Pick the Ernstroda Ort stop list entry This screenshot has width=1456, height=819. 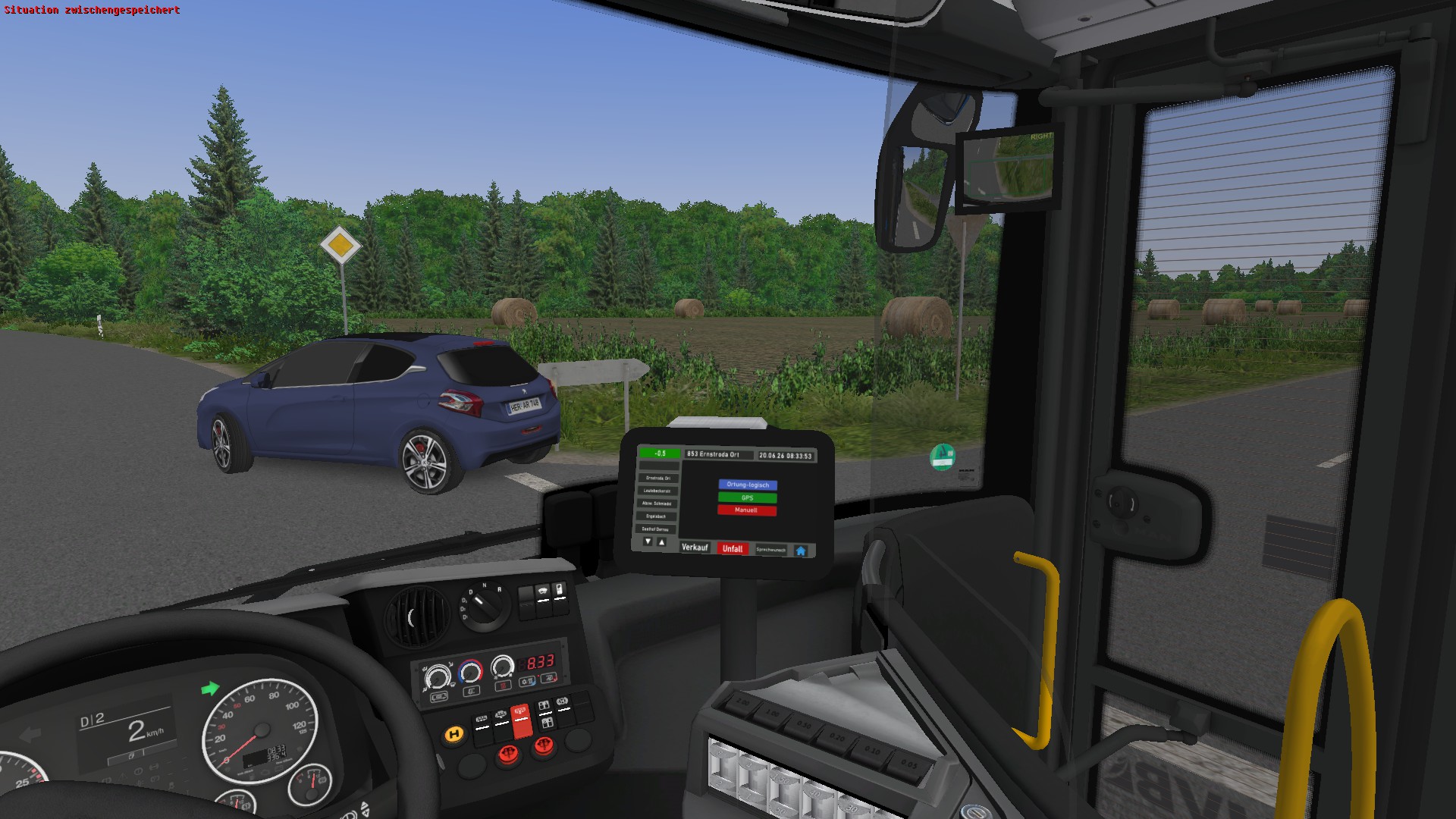[x=657, y=479]
